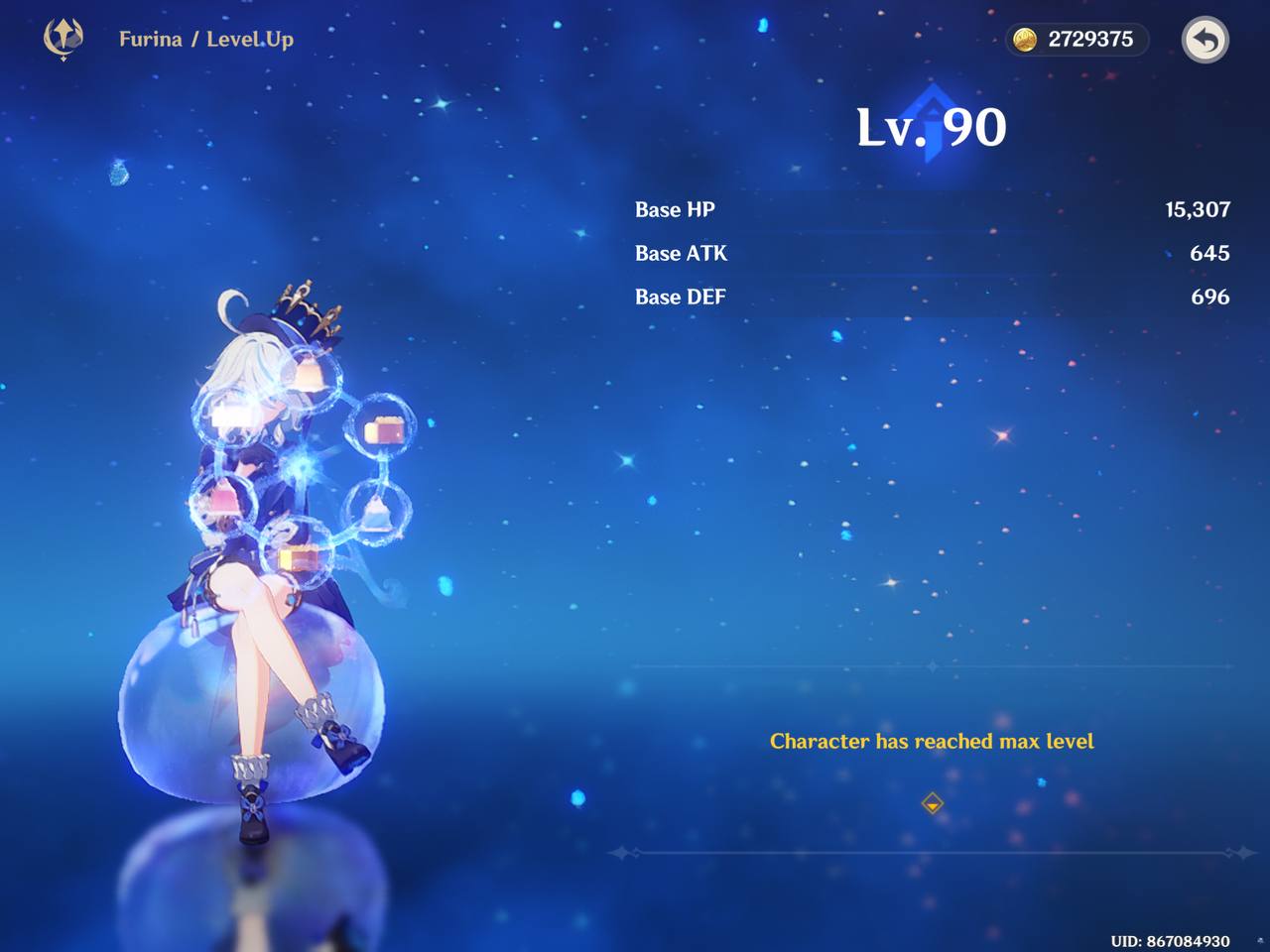This screenshot has height=952, width=1270.
Task: Click the glowing snowflake orb on Furina's chest
Action: (x=299, y=463)
